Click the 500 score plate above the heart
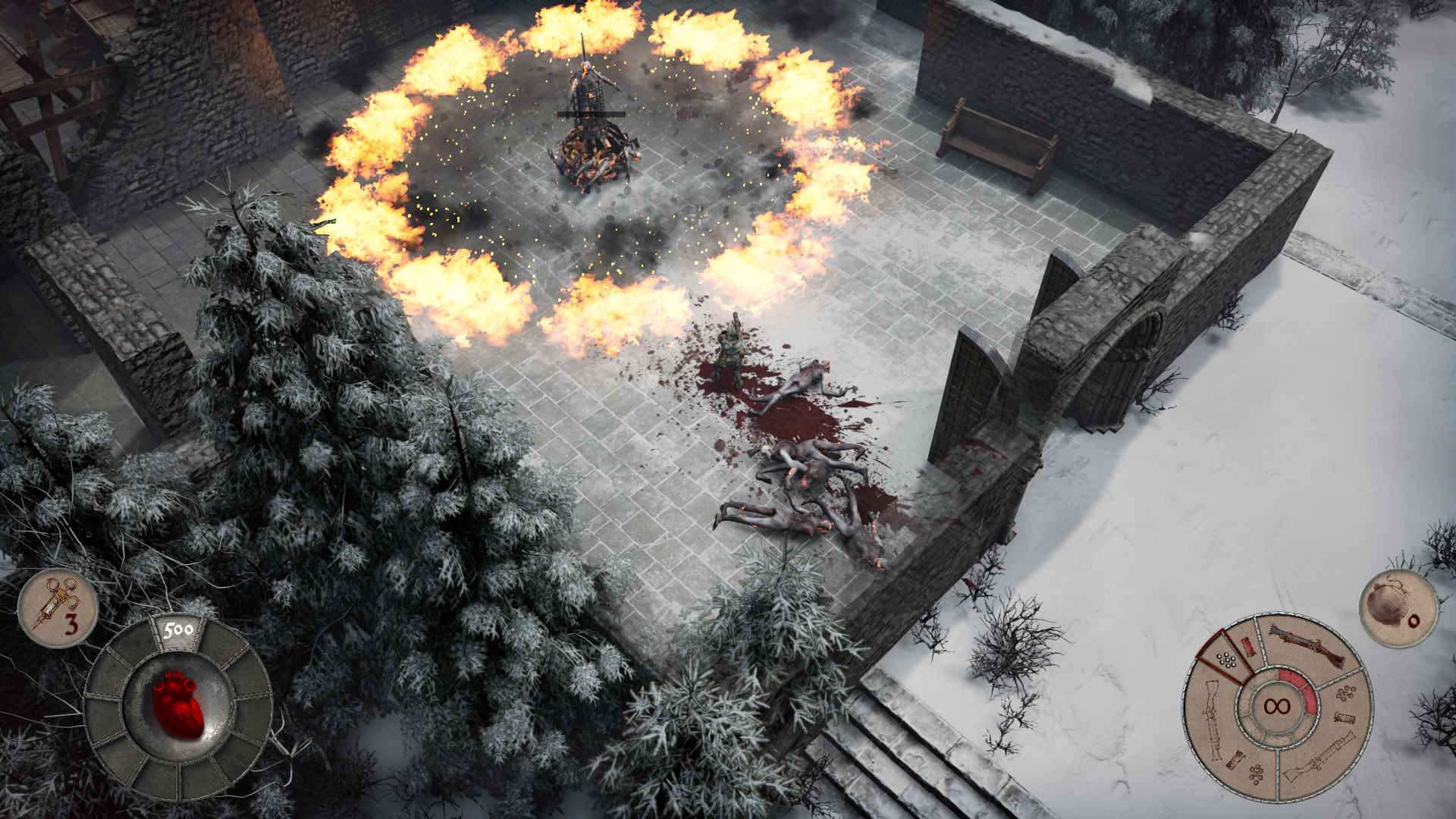Screen dimensions: 1456x819 180,629
